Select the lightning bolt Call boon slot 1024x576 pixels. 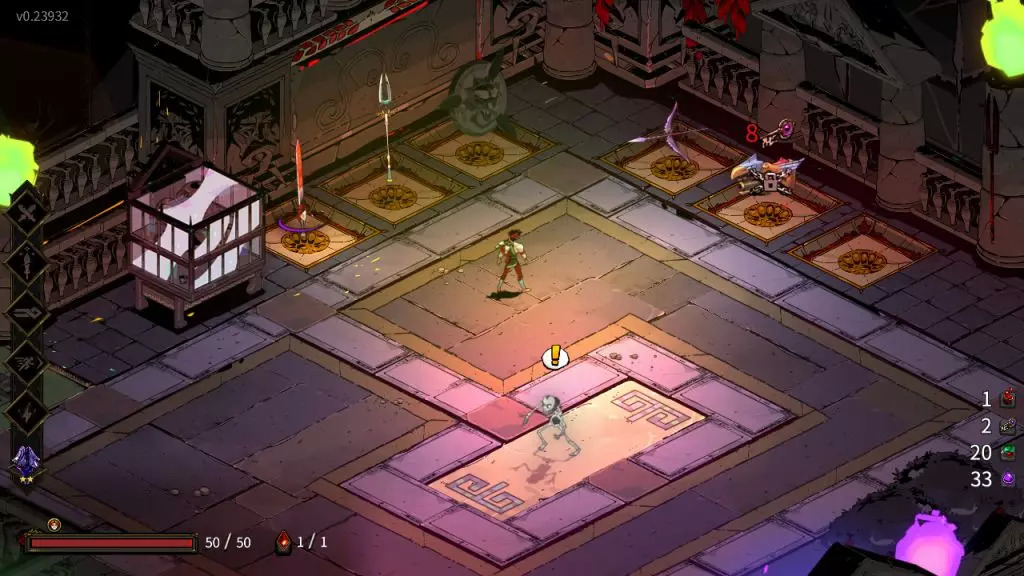(x=26, y=410)
